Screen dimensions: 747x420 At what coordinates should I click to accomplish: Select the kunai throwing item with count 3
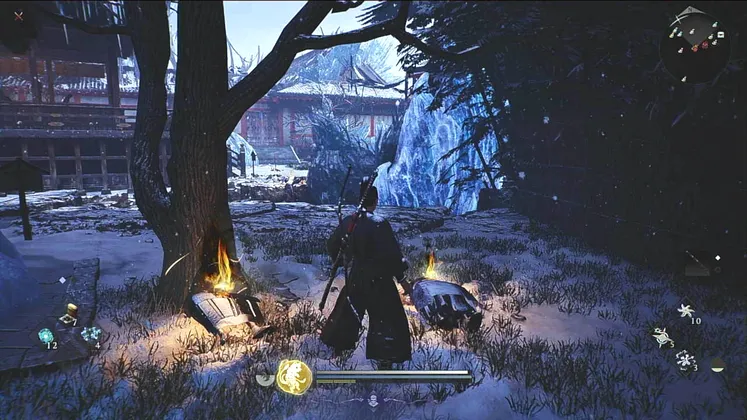[662, 338]
